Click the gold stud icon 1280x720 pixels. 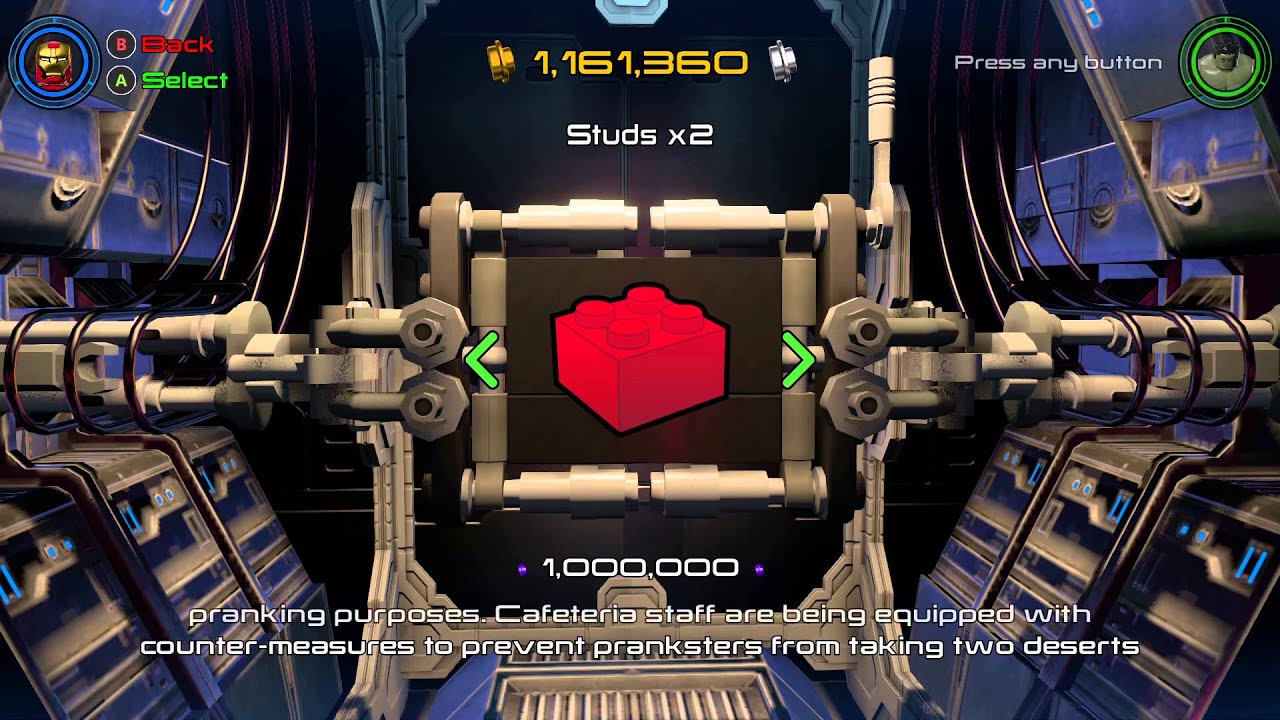tap(499, 61)
